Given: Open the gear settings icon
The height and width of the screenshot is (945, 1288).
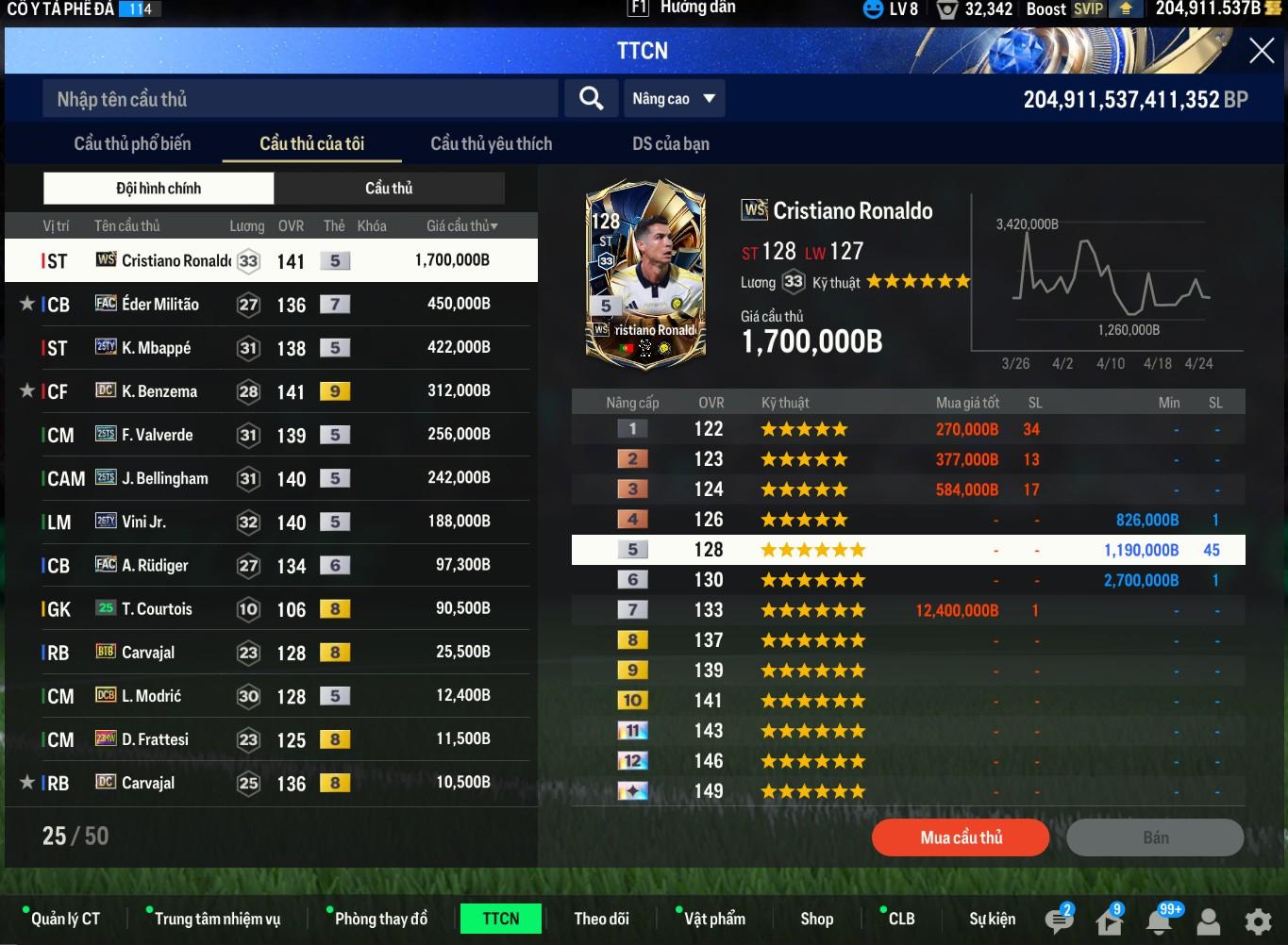Looking at the screenshot, I should click(1257, 920).
